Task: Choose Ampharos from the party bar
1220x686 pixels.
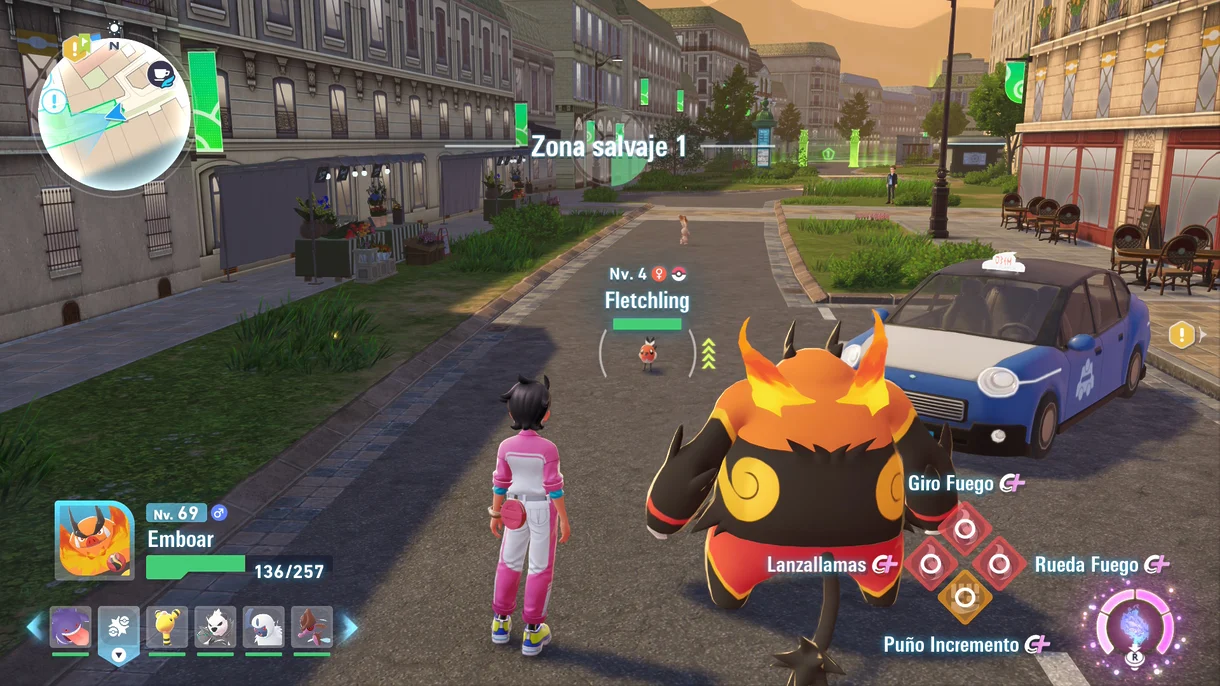Action: pyautogui.click(x=166, y=627)
